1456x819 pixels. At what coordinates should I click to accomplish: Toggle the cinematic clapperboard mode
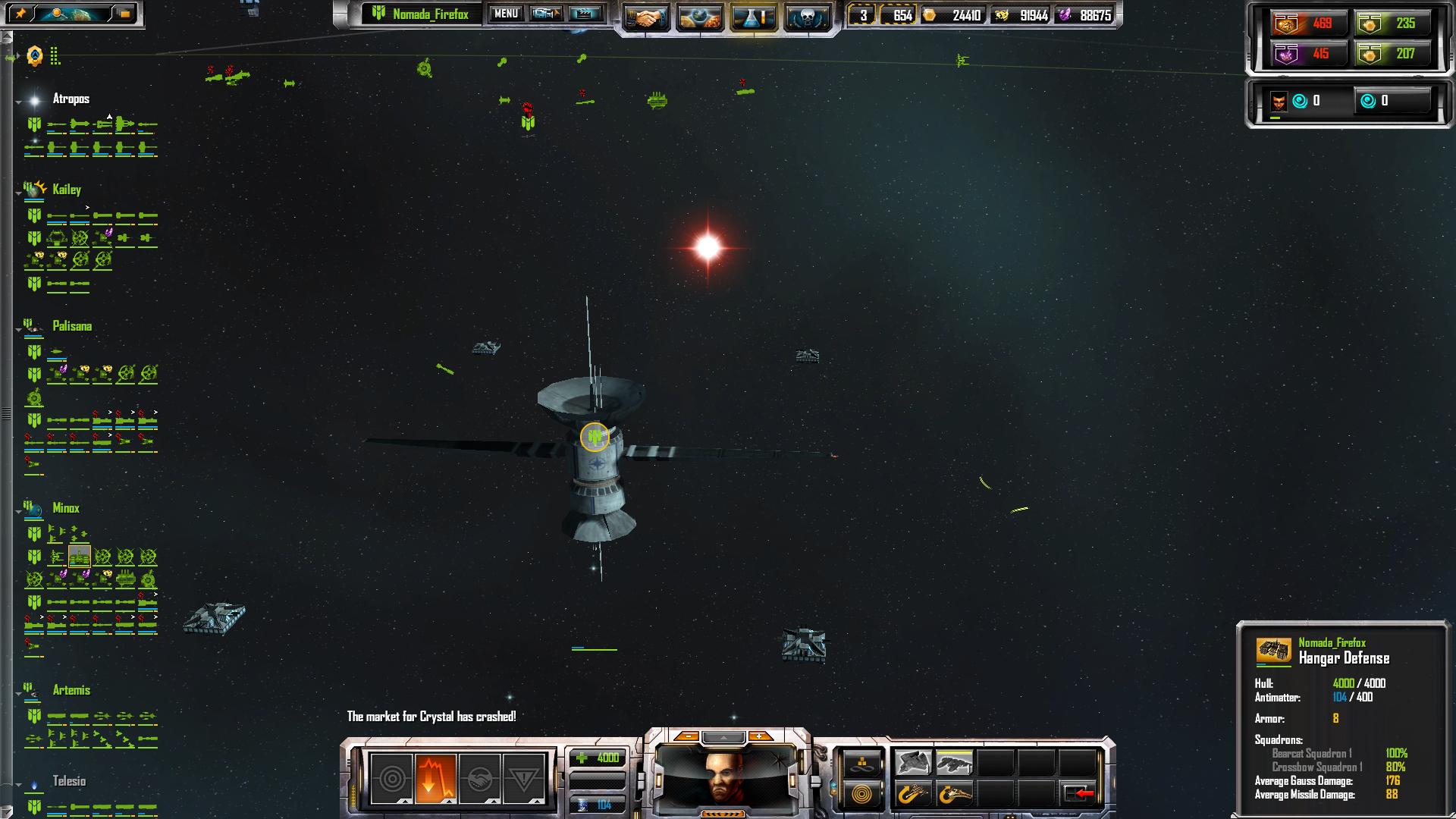(585, 14)
